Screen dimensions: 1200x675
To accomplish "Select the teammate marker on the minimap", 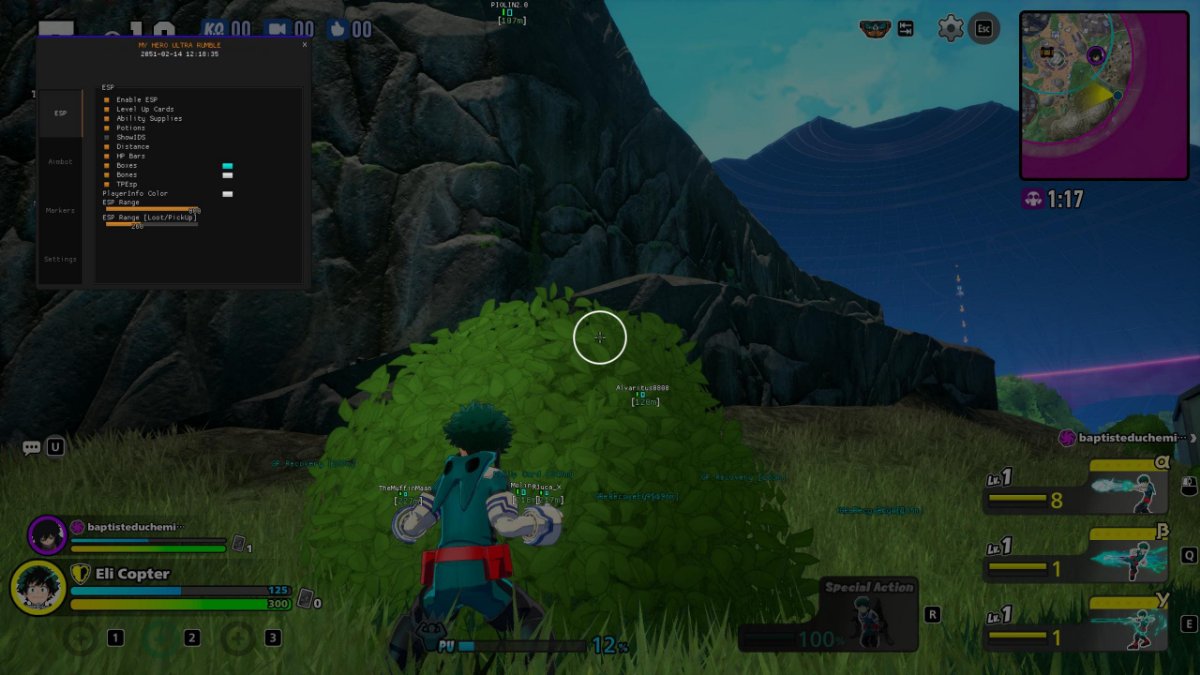I will coord(1096,55).
